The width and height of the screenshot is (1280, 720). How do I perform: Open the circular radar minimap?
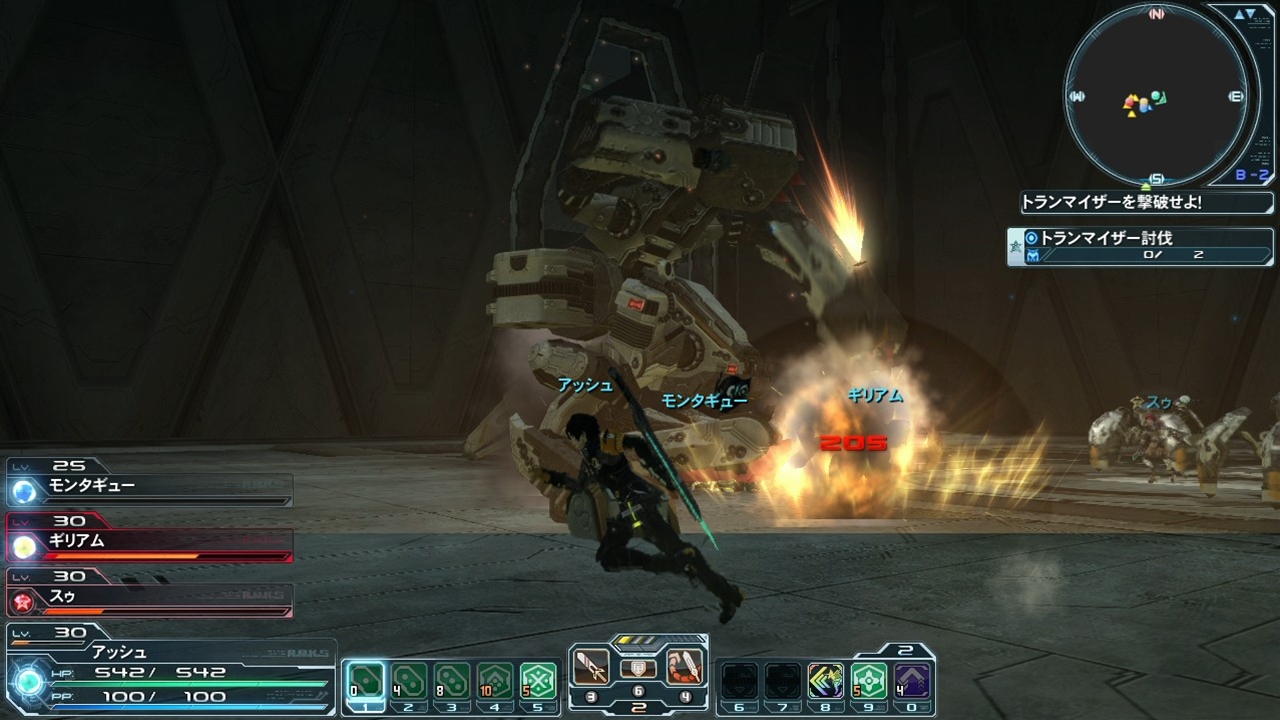[1156, 96]
